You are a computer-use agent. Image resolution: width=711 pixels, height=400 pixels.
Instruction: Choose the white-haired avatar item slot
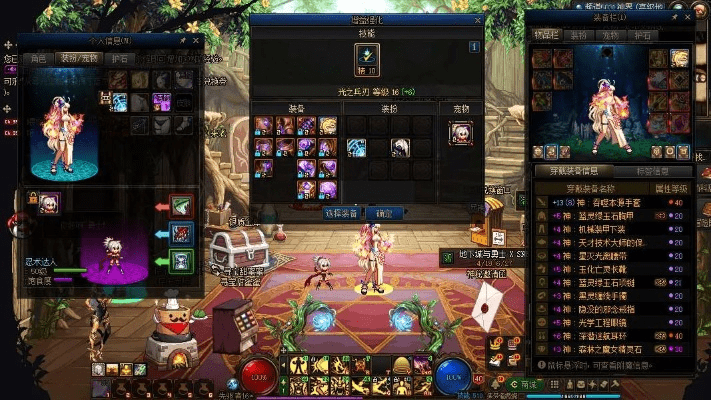pyautogui.click(x=401, y=147)
